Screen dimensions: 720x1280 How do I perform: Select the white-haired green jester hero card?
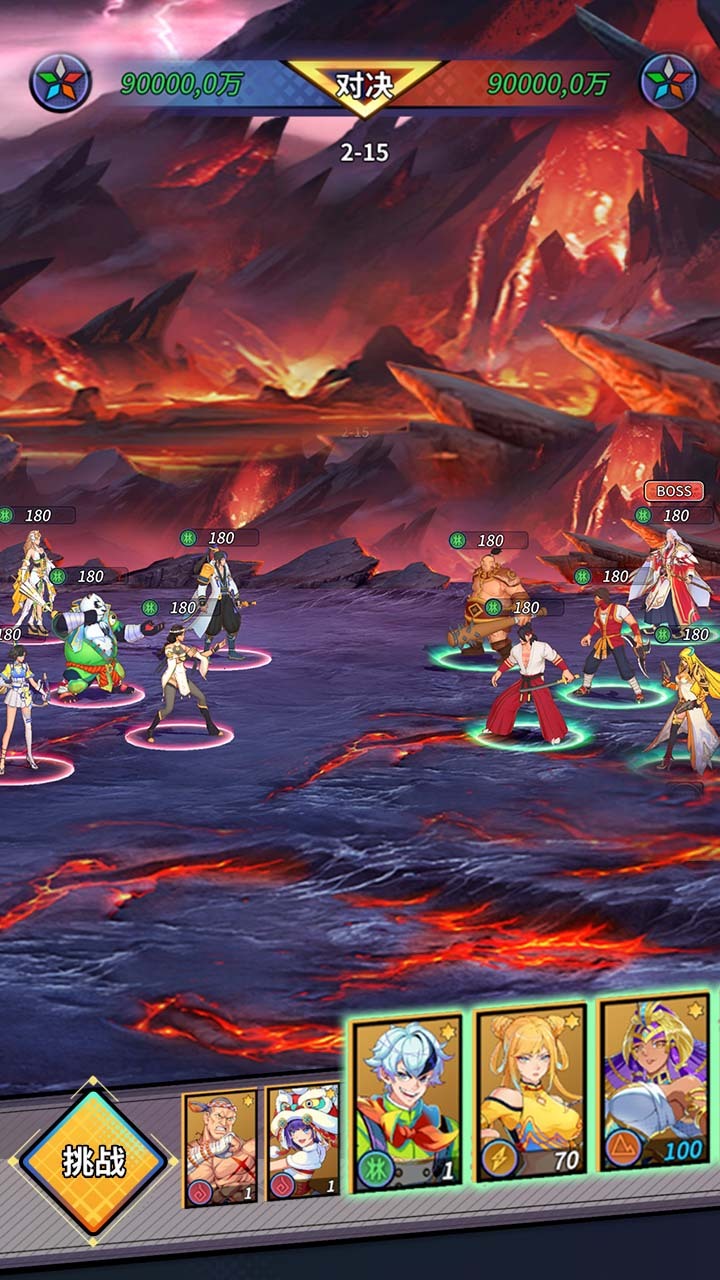407,1104
